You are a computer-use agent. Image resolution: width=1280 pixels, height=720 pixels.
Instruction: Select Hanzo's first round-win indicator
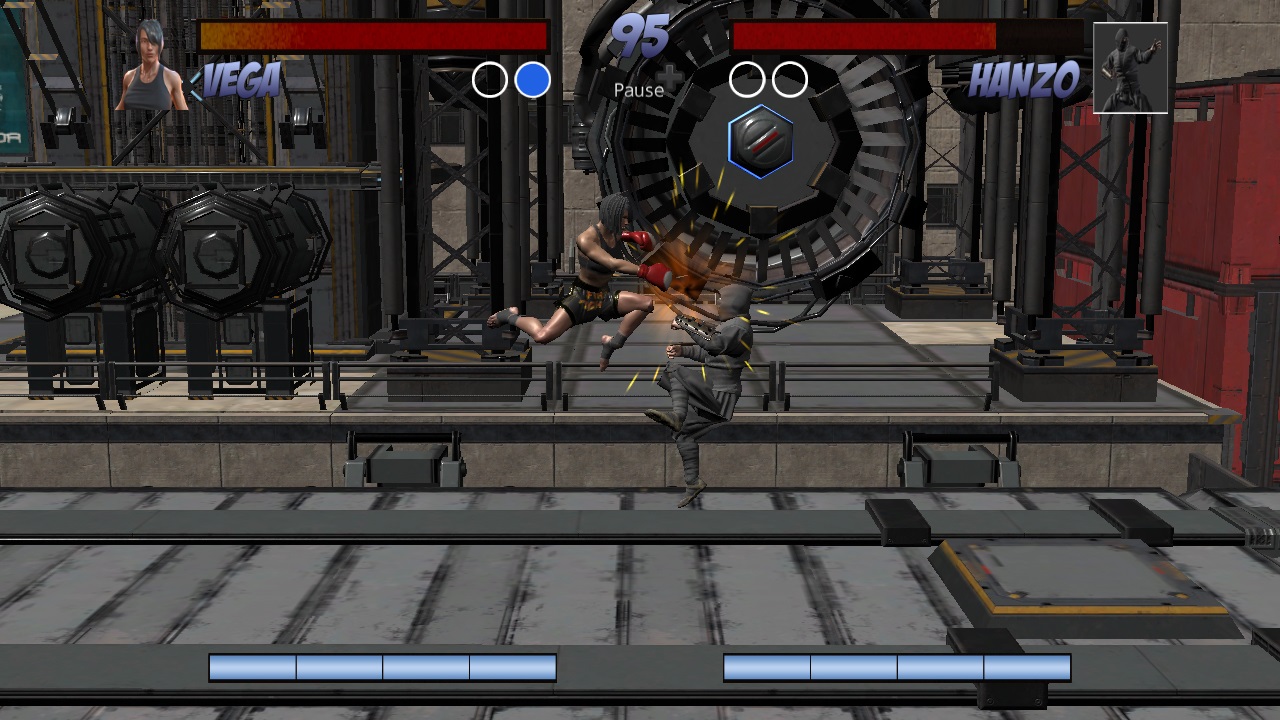coord(747,78)
